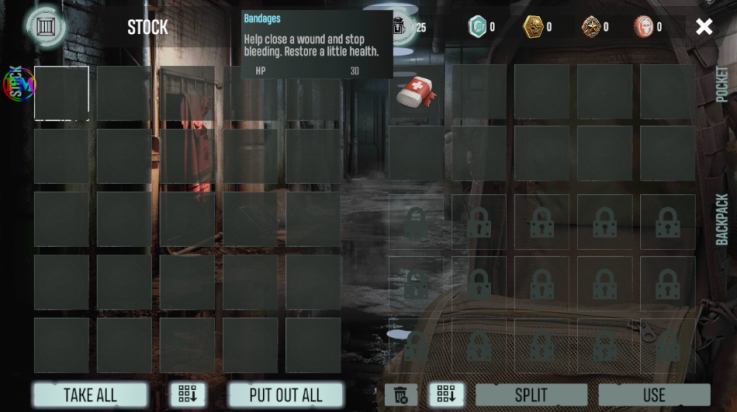Tap the bronze star medal currency icon

pos(591,27)
